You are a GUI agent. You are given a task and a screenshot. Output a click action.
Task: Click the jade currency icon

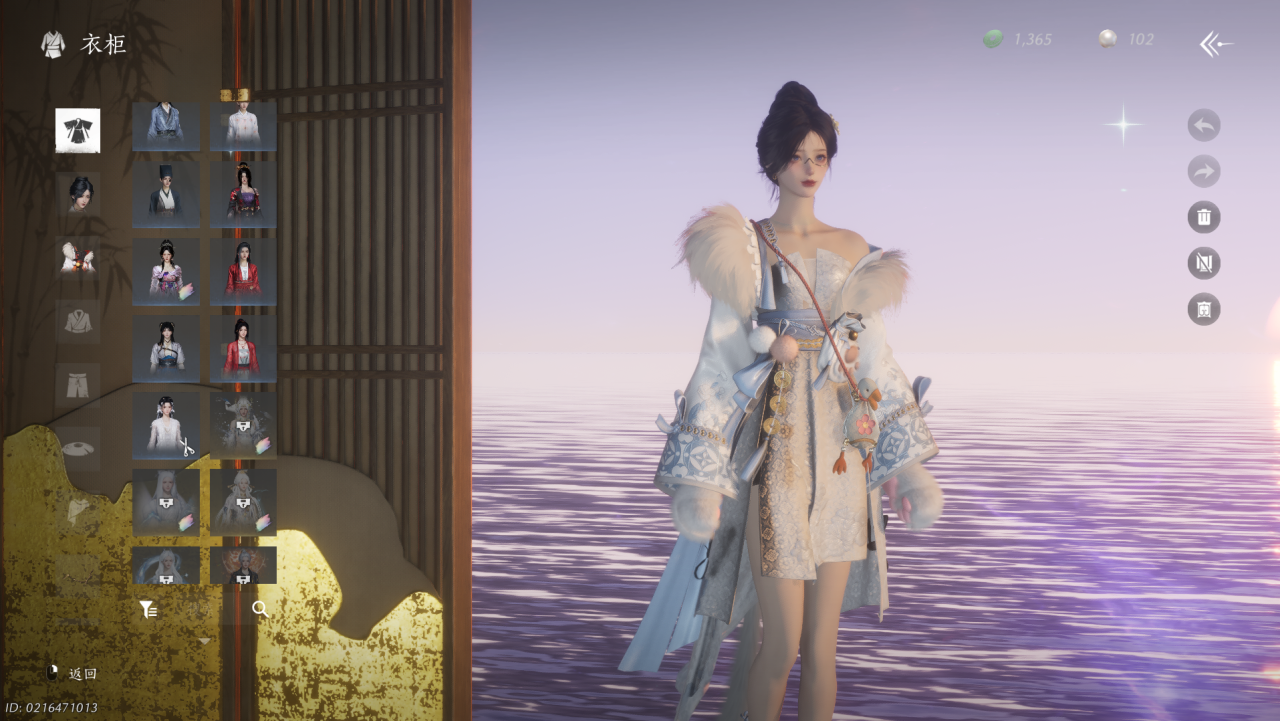993,39
